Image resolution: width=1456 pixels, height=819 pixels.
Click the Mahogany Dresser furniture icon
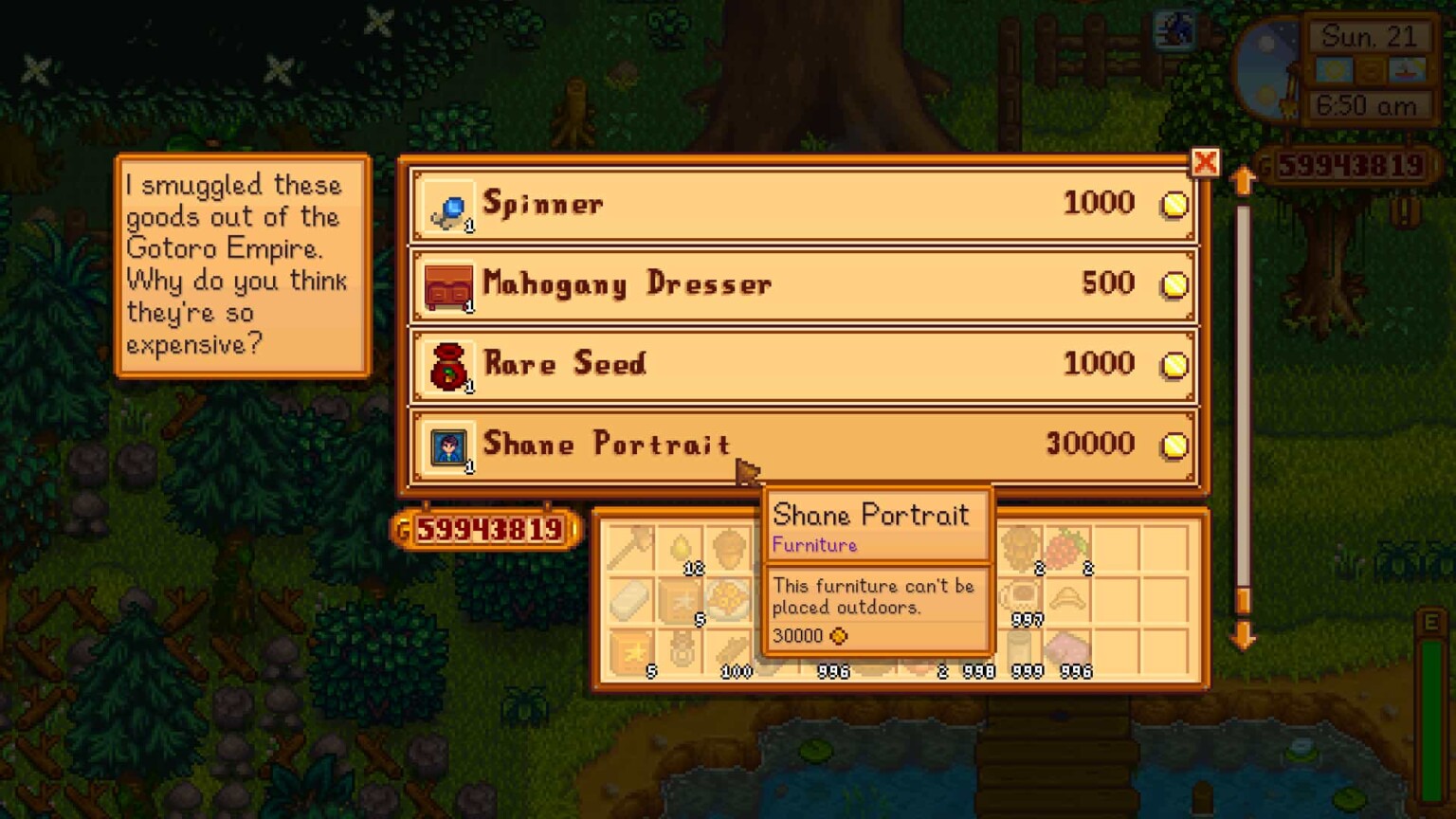point(446,284)
